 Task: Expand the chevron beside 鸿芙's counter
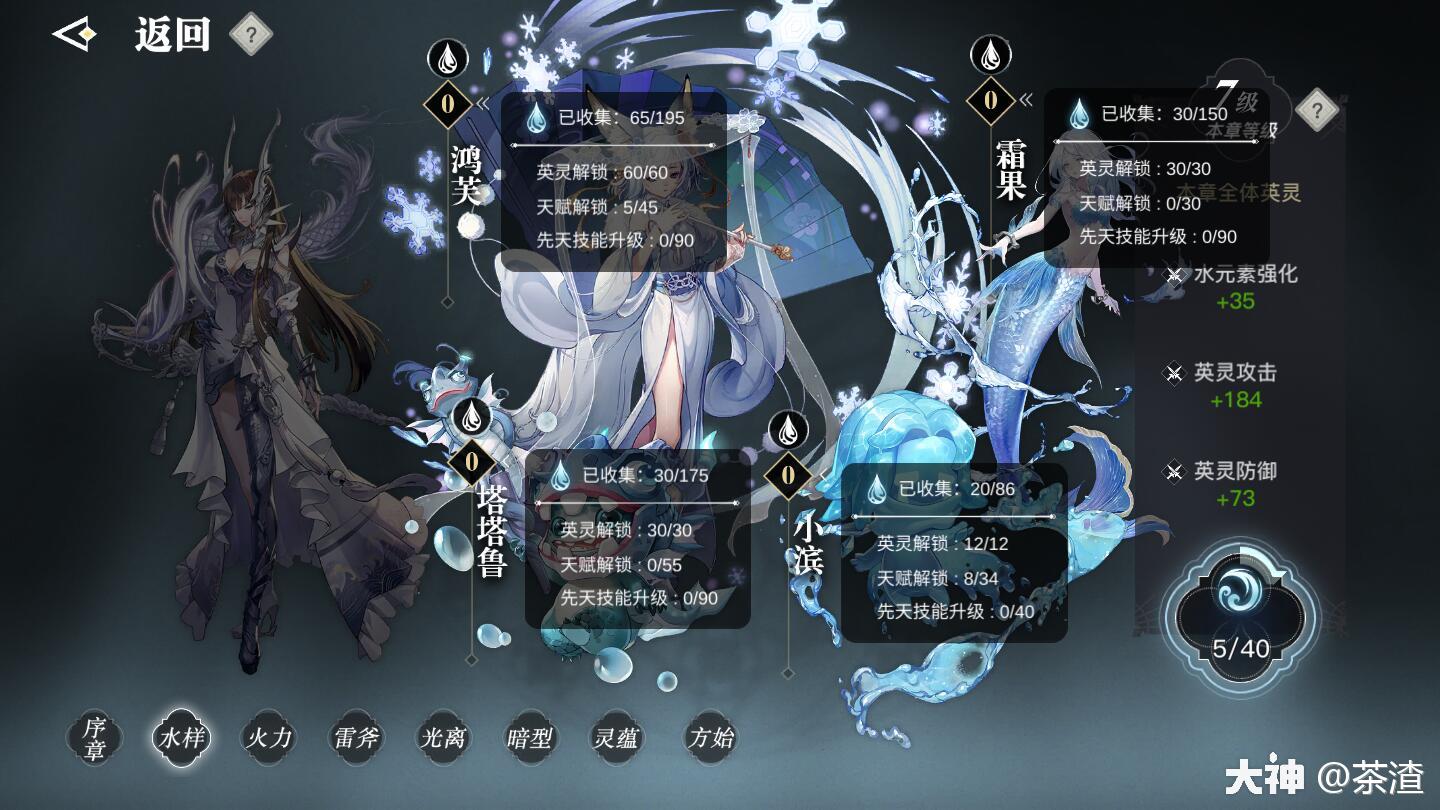coord(484,103)
